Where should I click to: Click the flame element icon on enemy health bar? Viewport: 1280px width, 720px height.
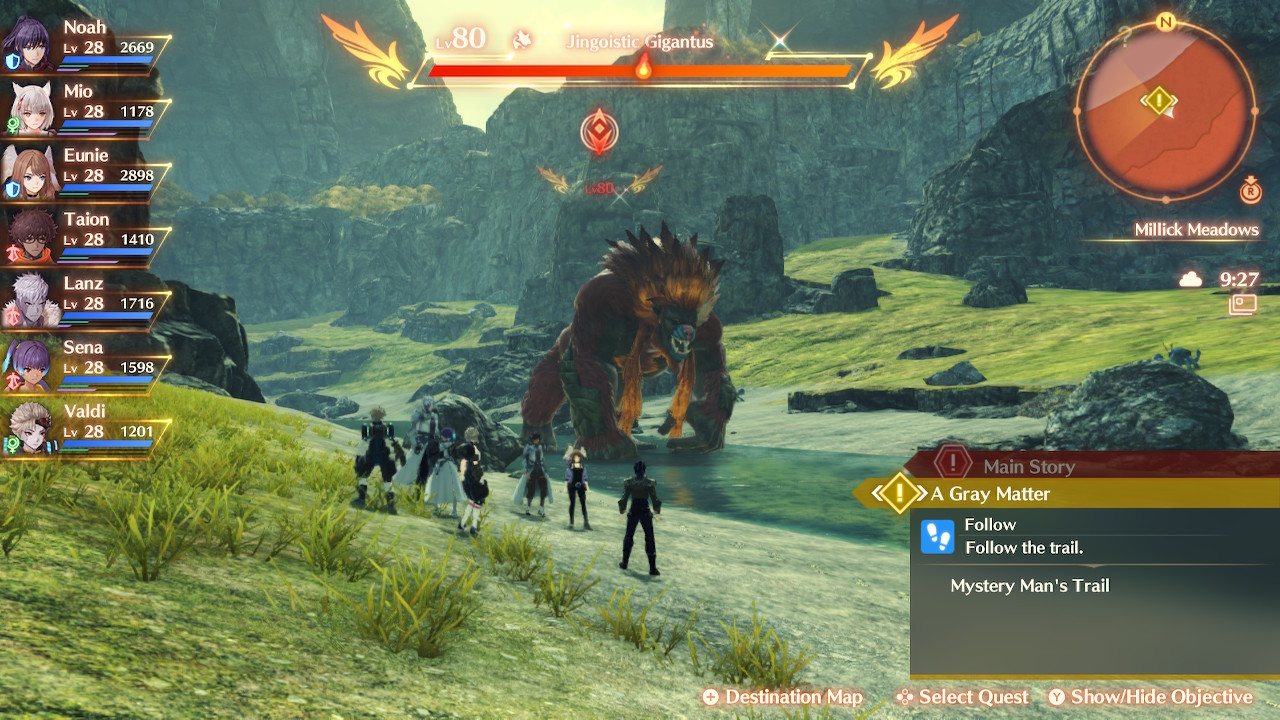[644, 70]
